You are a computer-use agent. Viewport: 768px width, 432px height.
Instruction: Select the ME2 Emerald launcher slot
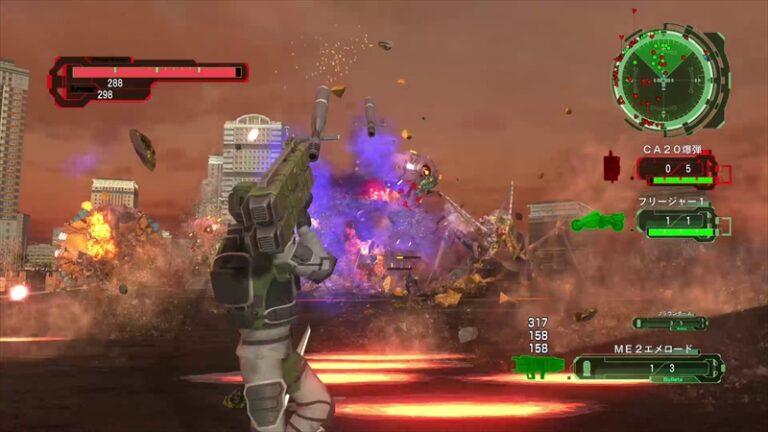pos(648,368)
